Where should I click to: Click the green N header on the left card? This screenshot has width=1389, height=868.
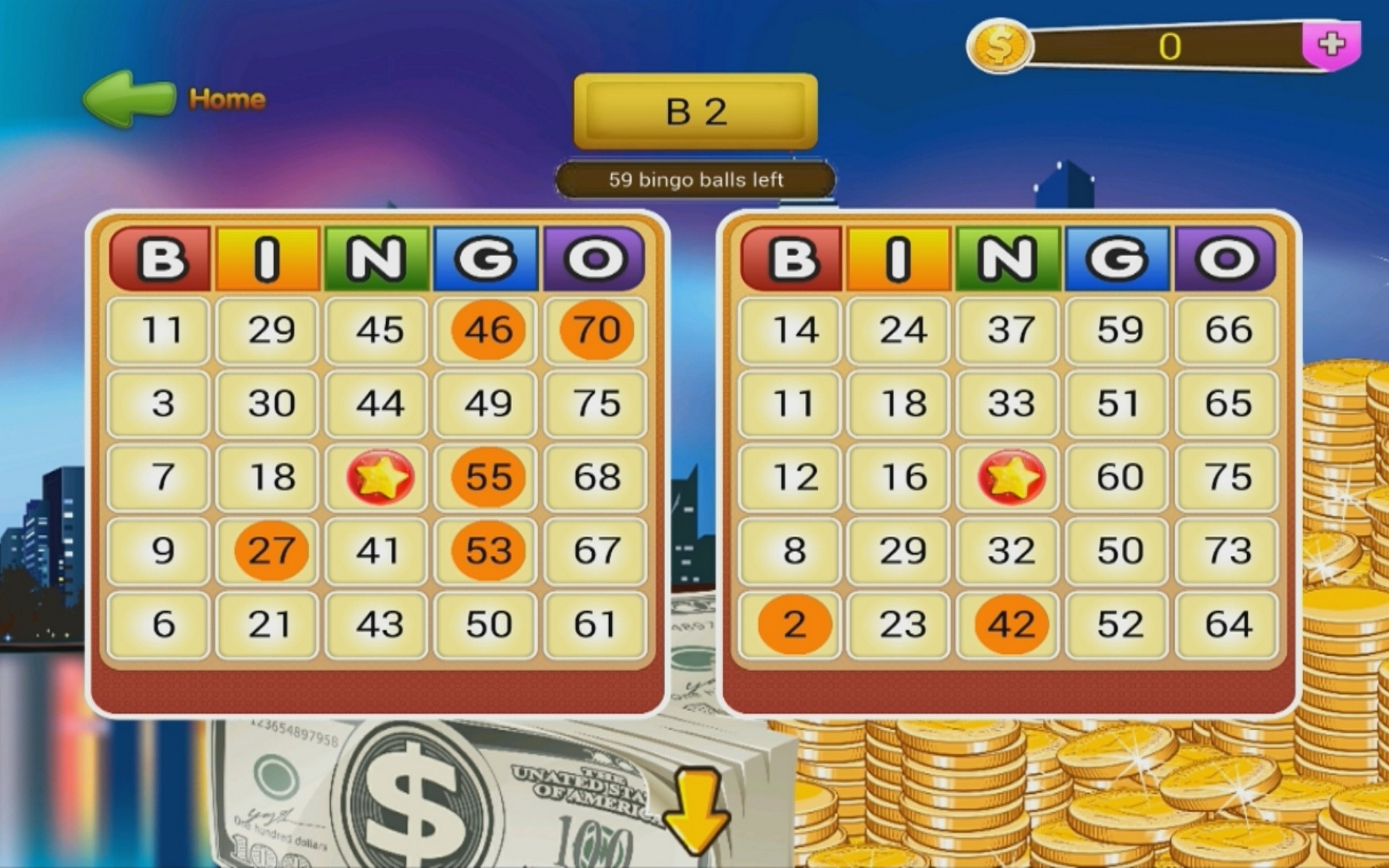(376, 258)
